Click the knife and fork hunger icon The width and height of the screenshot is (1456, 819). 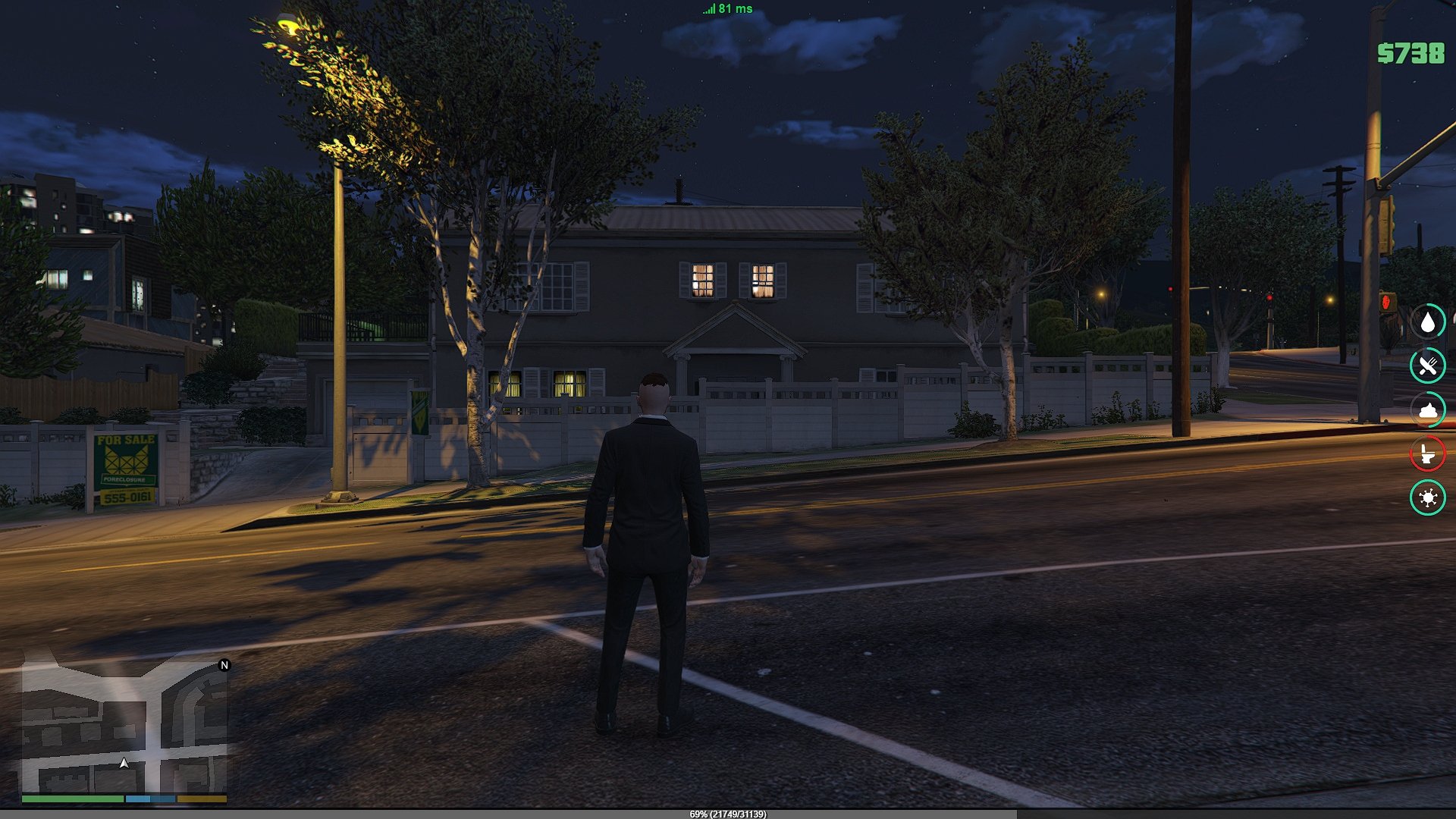coord(1428,366)
